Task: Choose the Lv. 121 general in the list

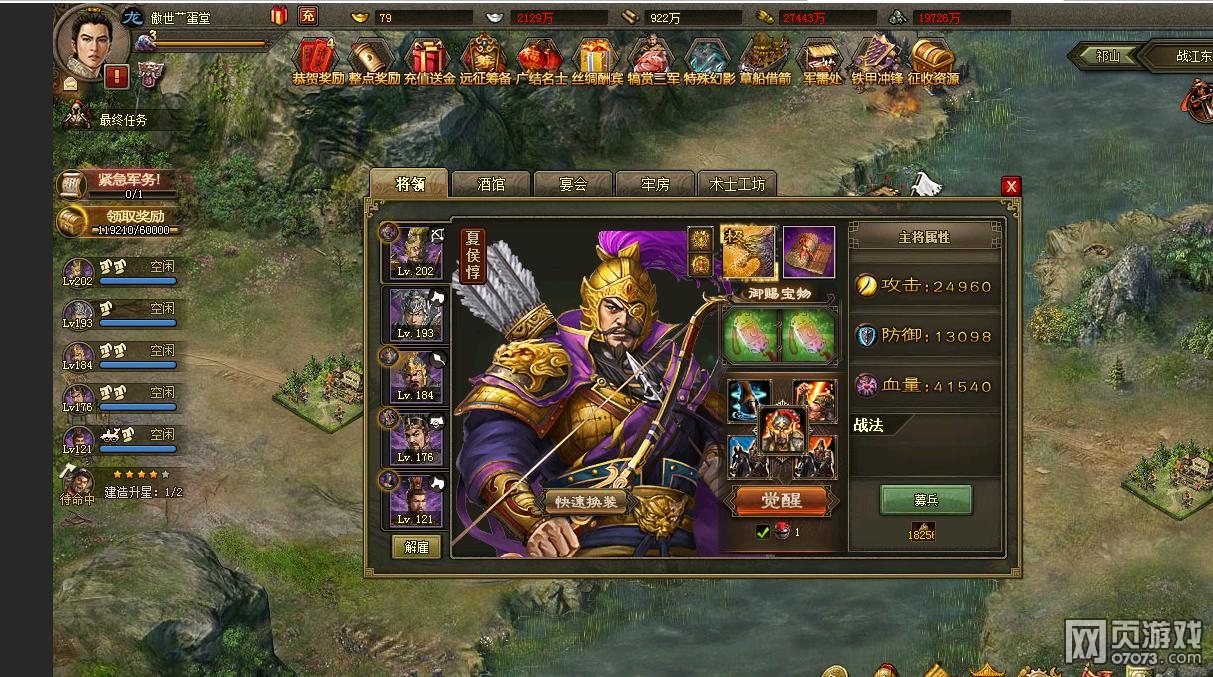Action: coord(416,499)
